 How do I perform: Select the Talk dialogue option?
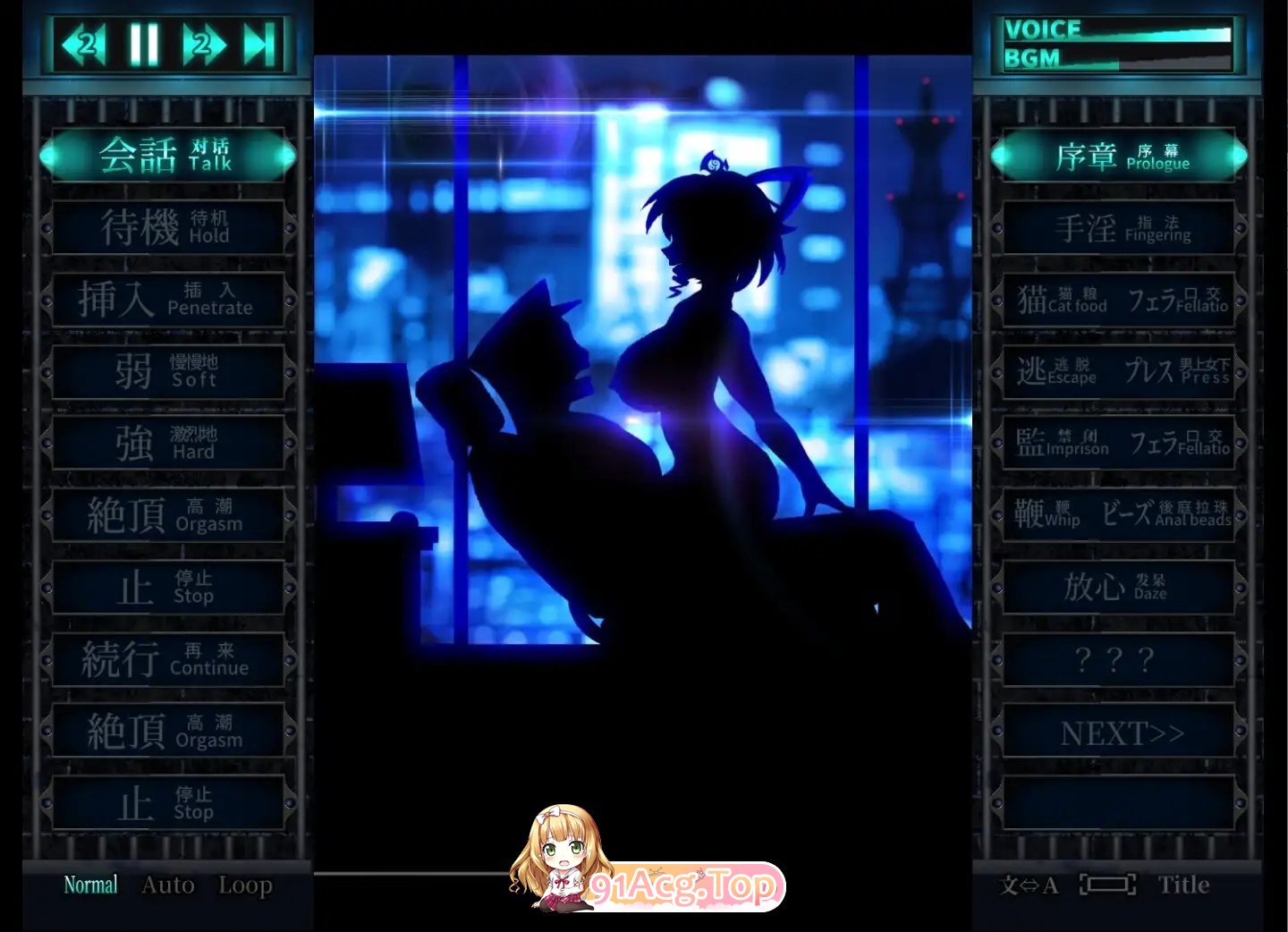tap(167, 154)
